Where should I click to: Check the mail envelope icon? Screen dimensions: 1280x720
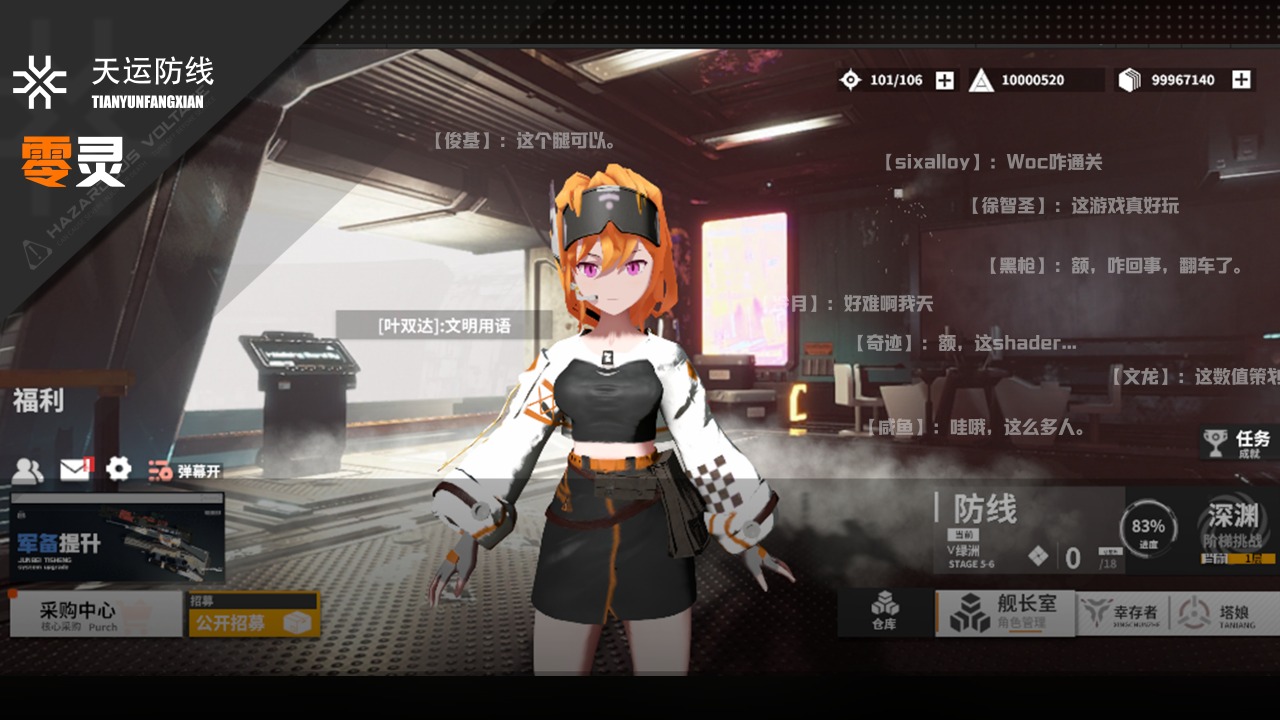pos(76,468)
